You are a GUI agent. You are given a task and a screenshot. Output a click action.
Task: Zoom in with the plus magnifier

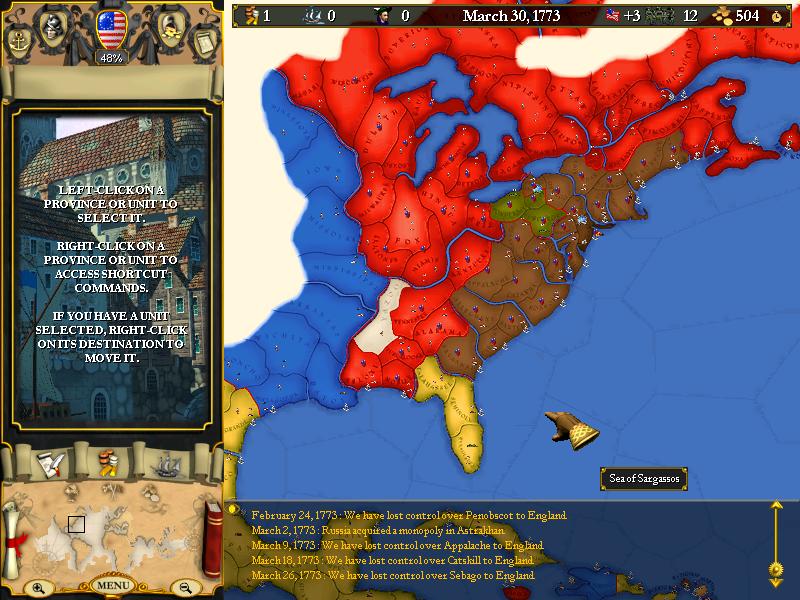pos(37,588)
